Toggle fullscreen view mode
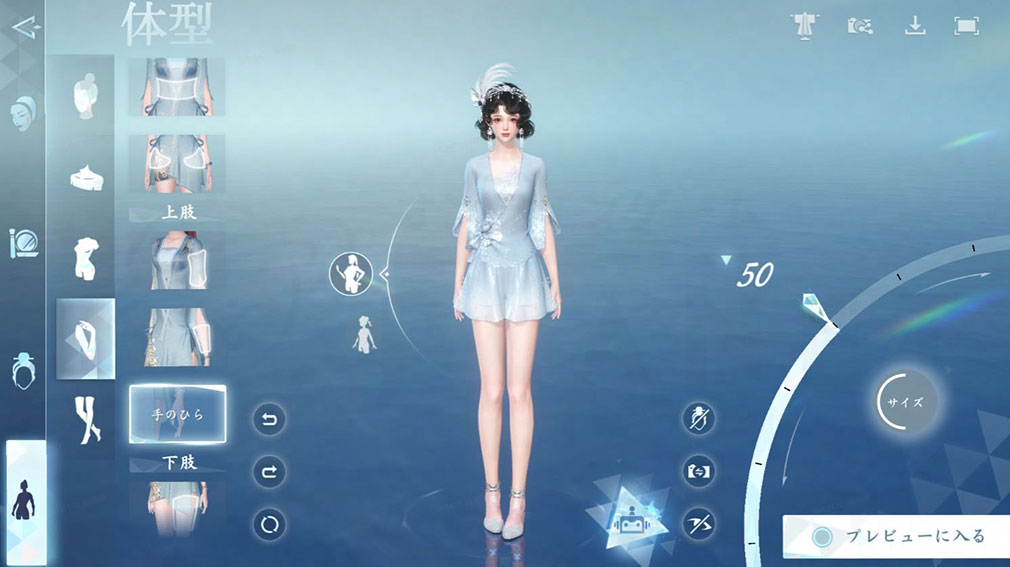Screen dimensions: 1010x567 [966, 26]
